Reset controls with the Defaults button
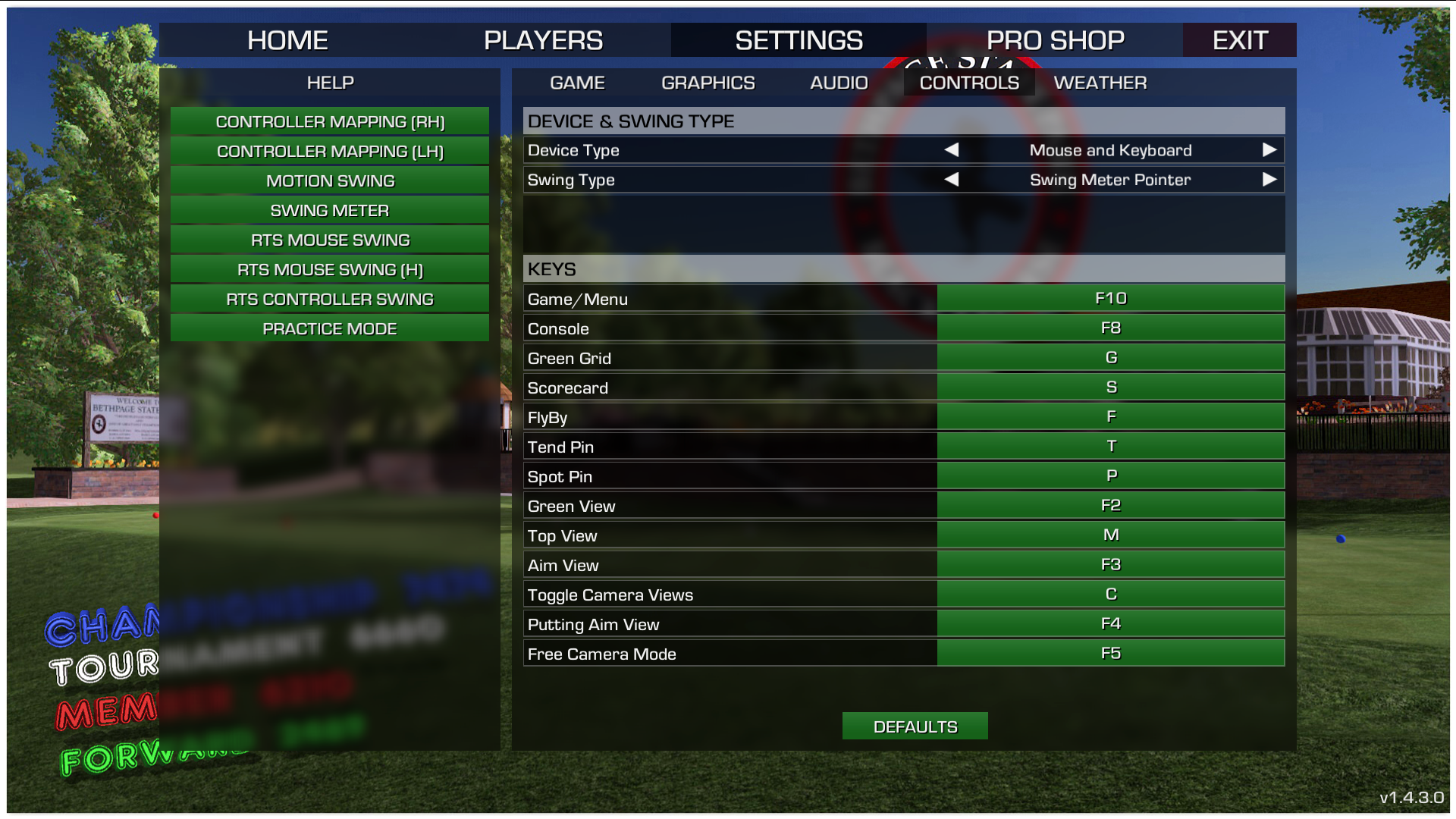The width and height of the screenshot is (1456, 819). (x=915, y=726)
